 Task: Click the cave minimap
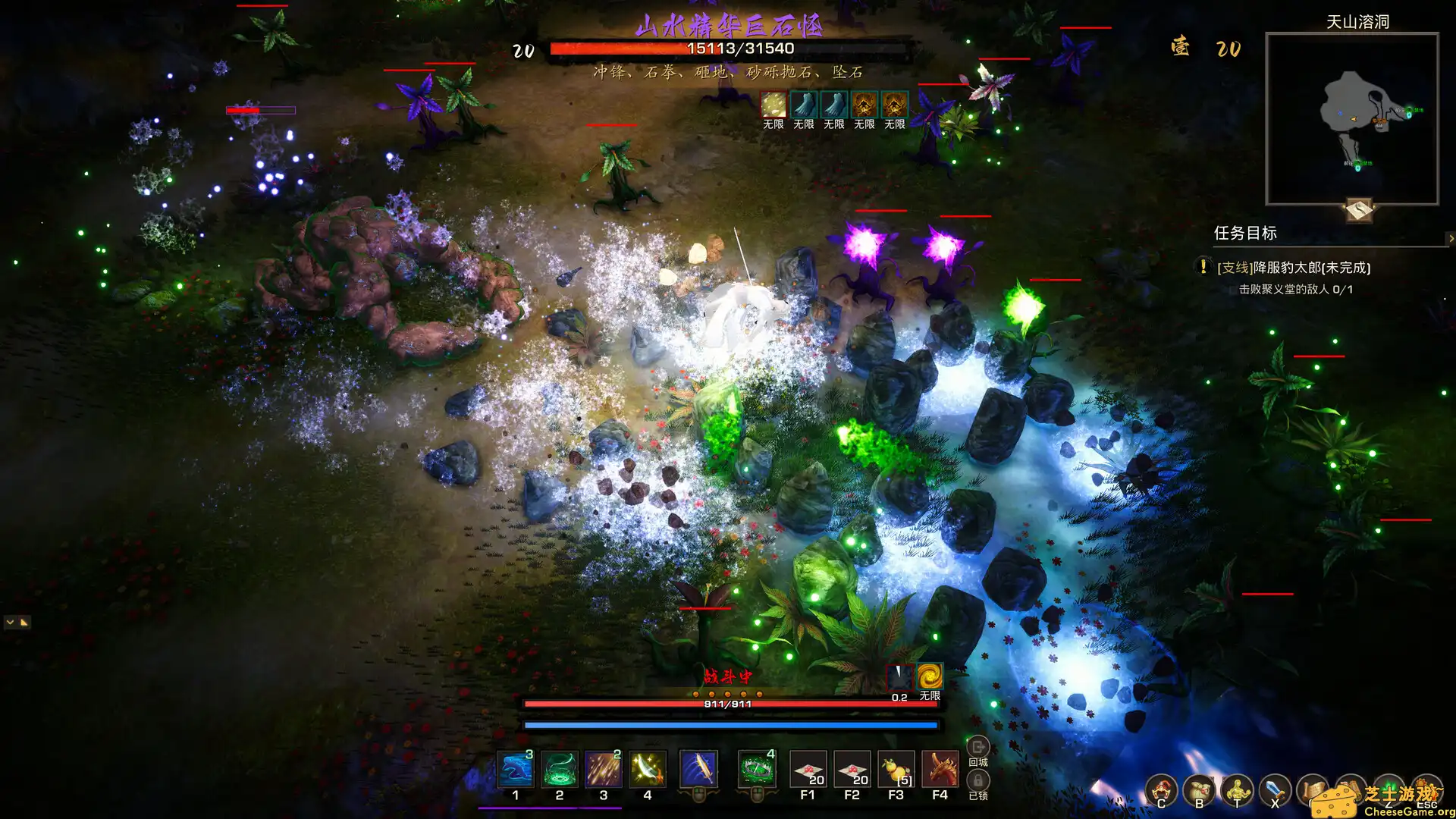coord(1352,118)
